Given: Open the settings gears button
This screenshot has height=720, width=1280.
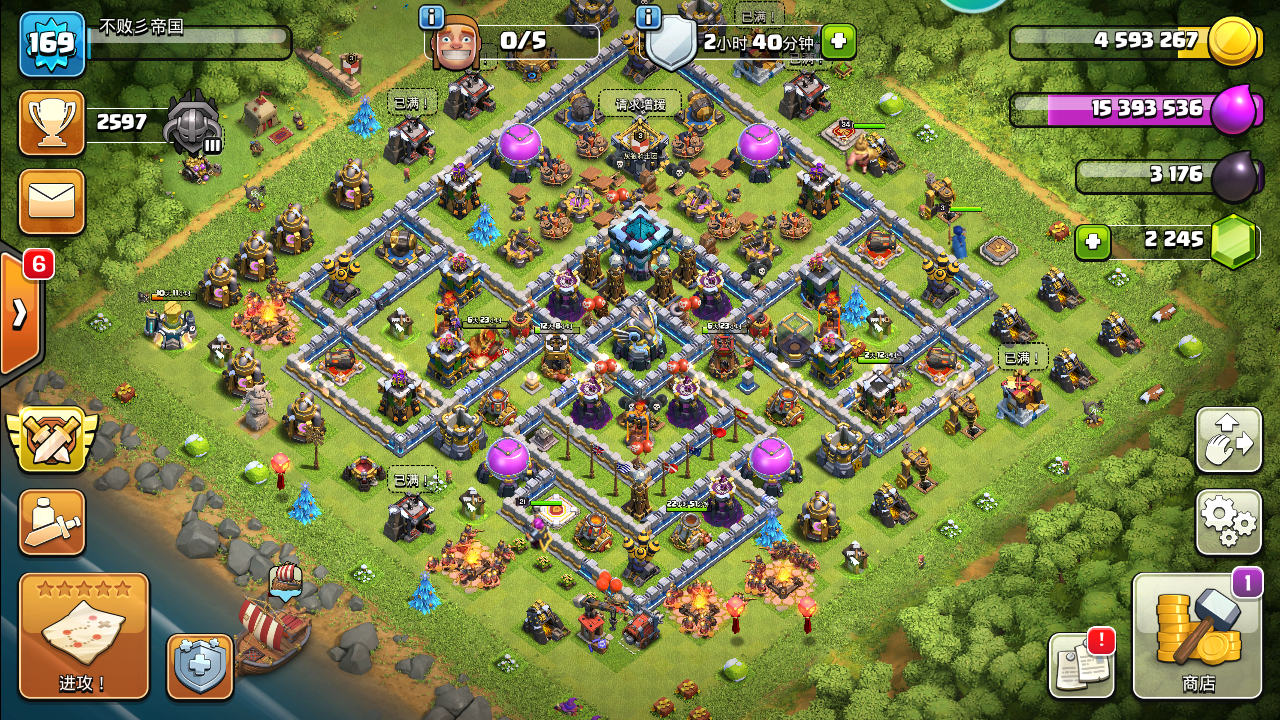Looking at the screenshot, I should (1228, 522).
